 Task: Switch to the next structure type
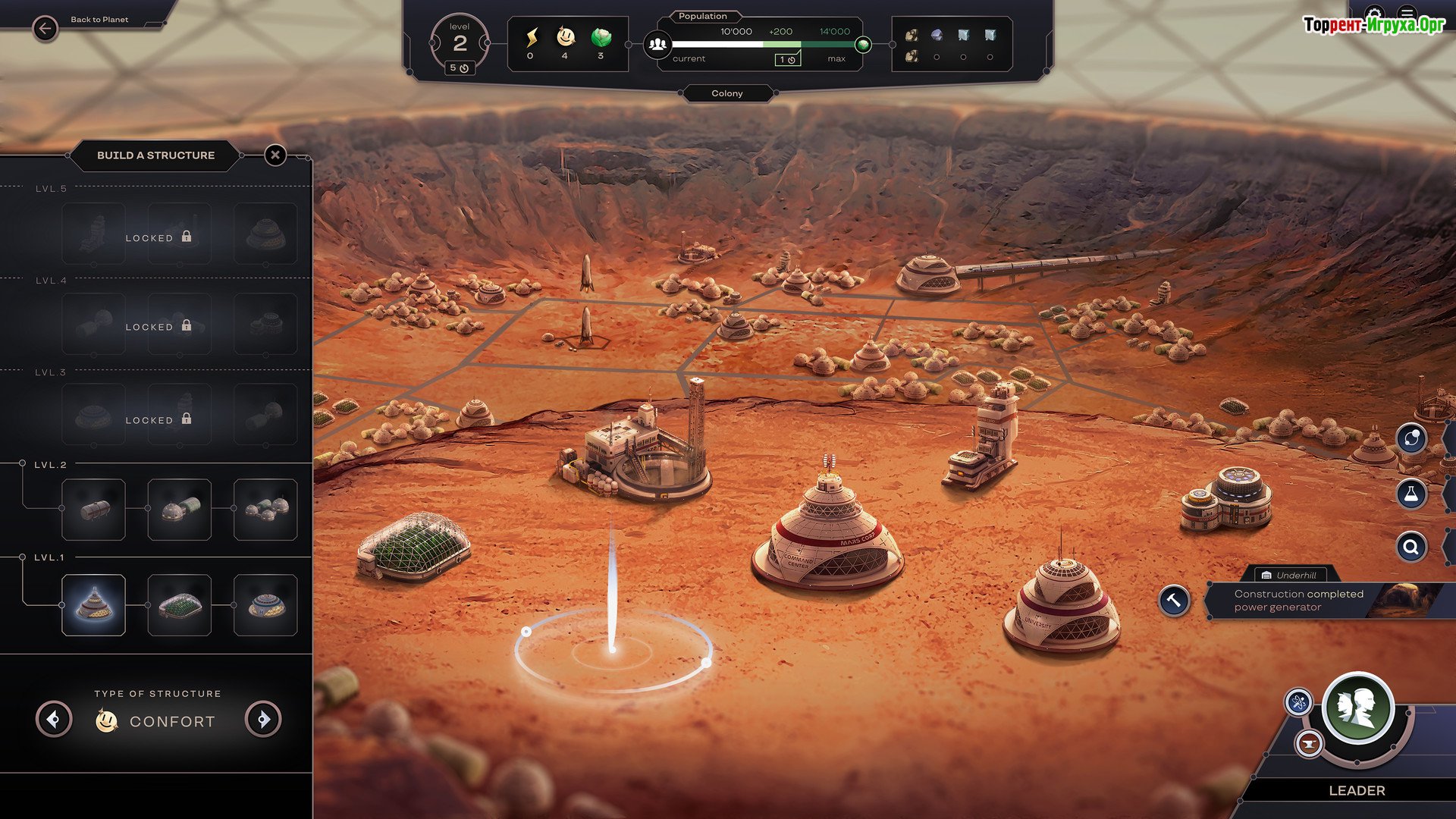point(263,719)
